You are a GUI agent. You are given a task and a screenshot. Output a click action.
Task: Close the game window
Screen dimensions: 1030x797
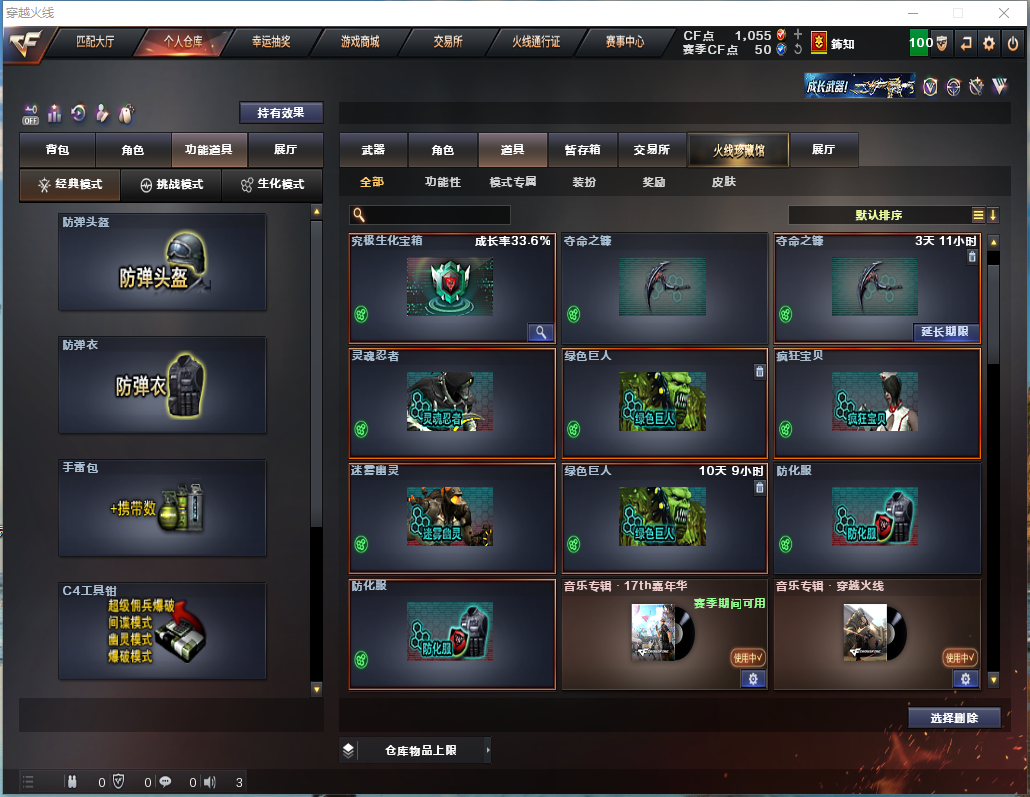(1003, 13)
